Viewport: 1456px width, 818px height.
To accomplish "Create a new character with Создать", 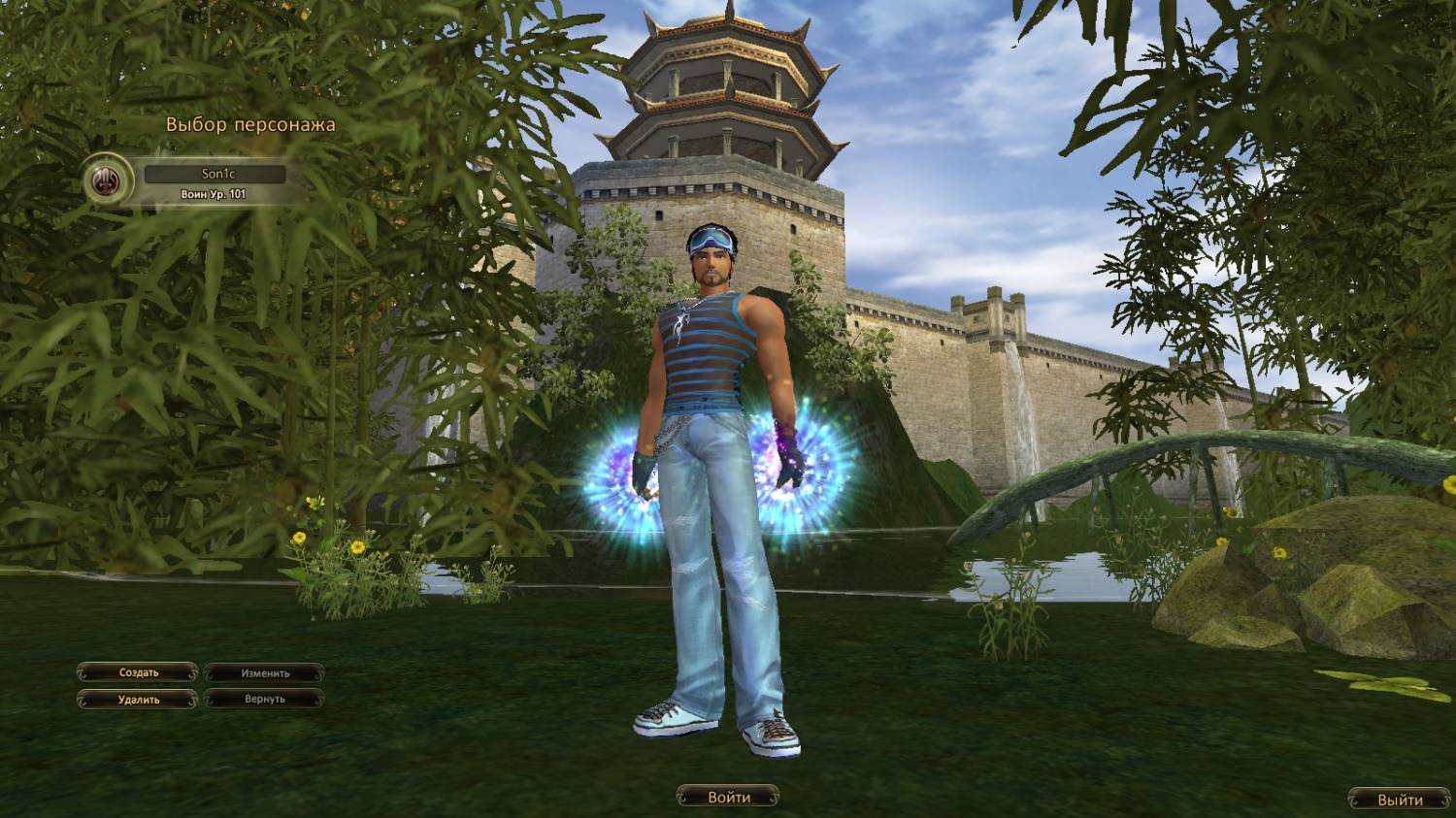I will click(138, 672).
